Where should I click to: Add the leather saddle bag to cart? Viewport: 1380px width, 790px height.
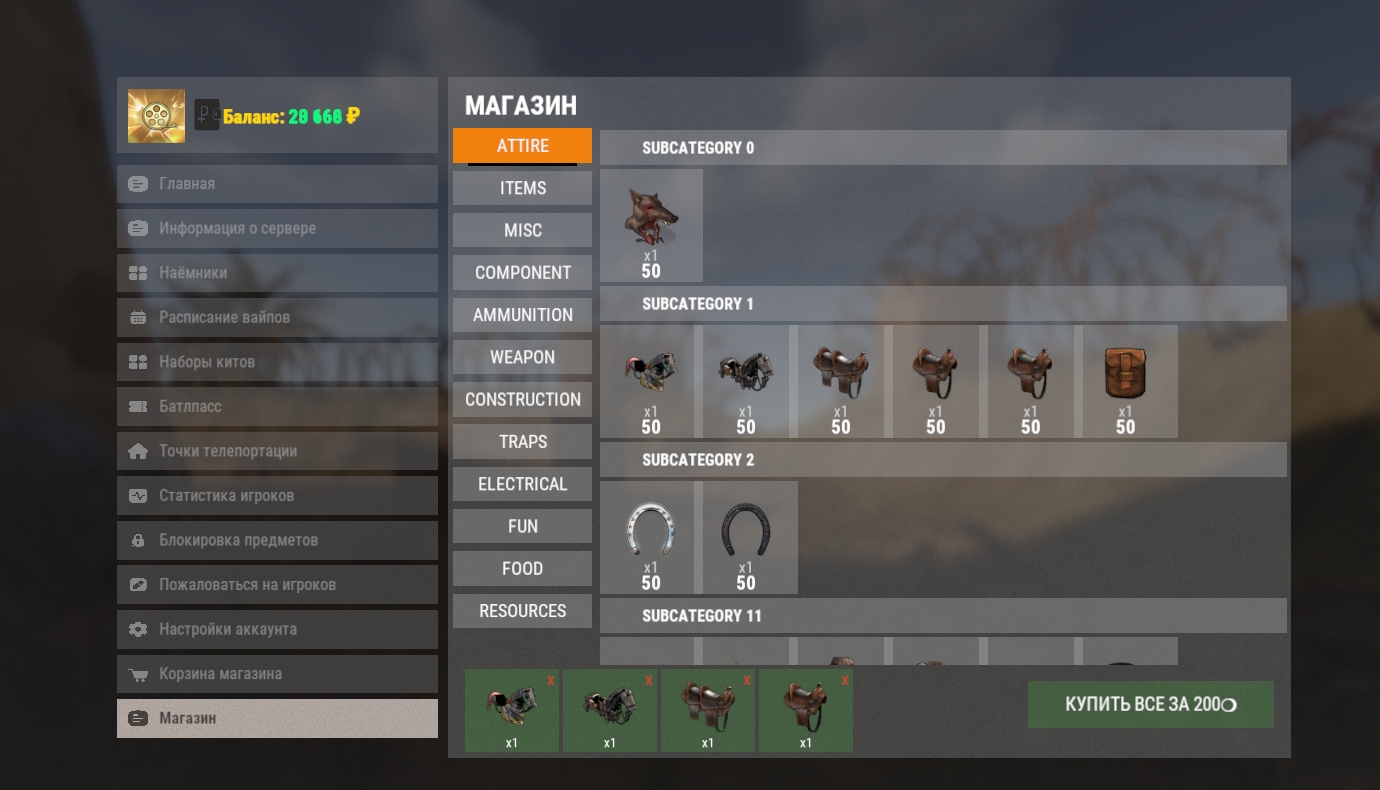[x=1125, y=381]
